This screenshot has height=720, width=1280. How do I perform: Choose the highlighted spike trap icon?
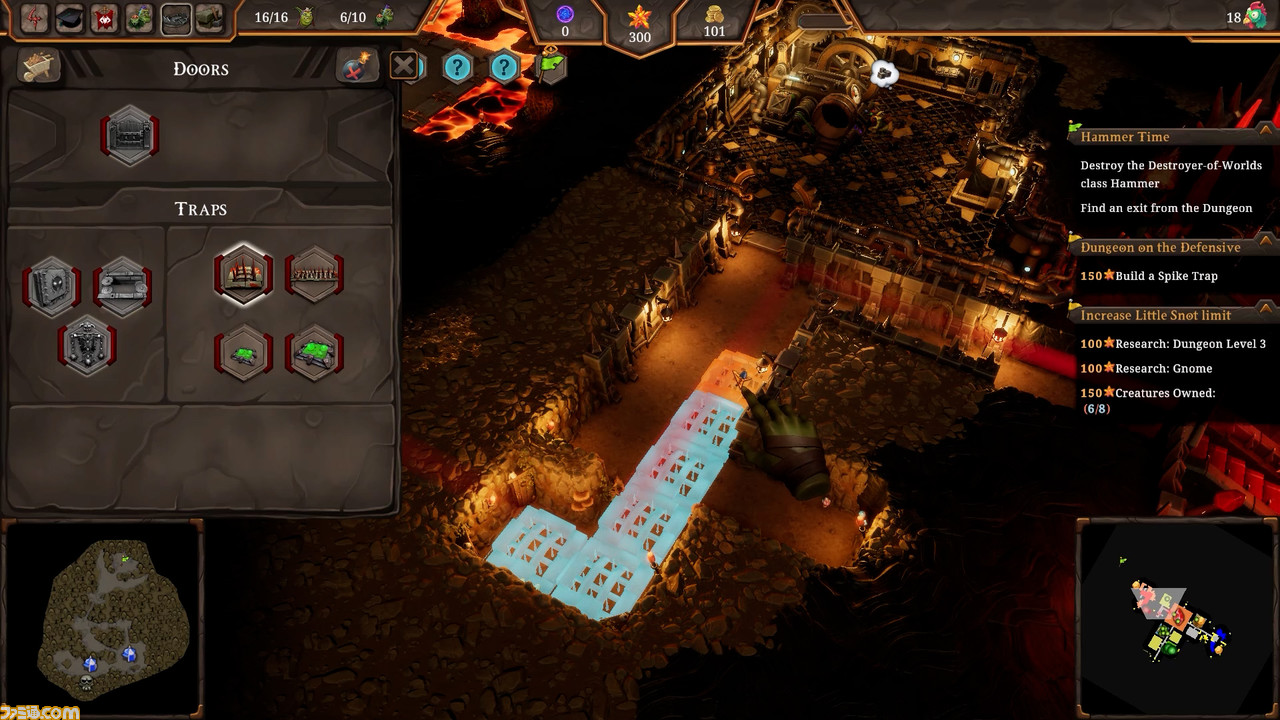tap(243, 274)
